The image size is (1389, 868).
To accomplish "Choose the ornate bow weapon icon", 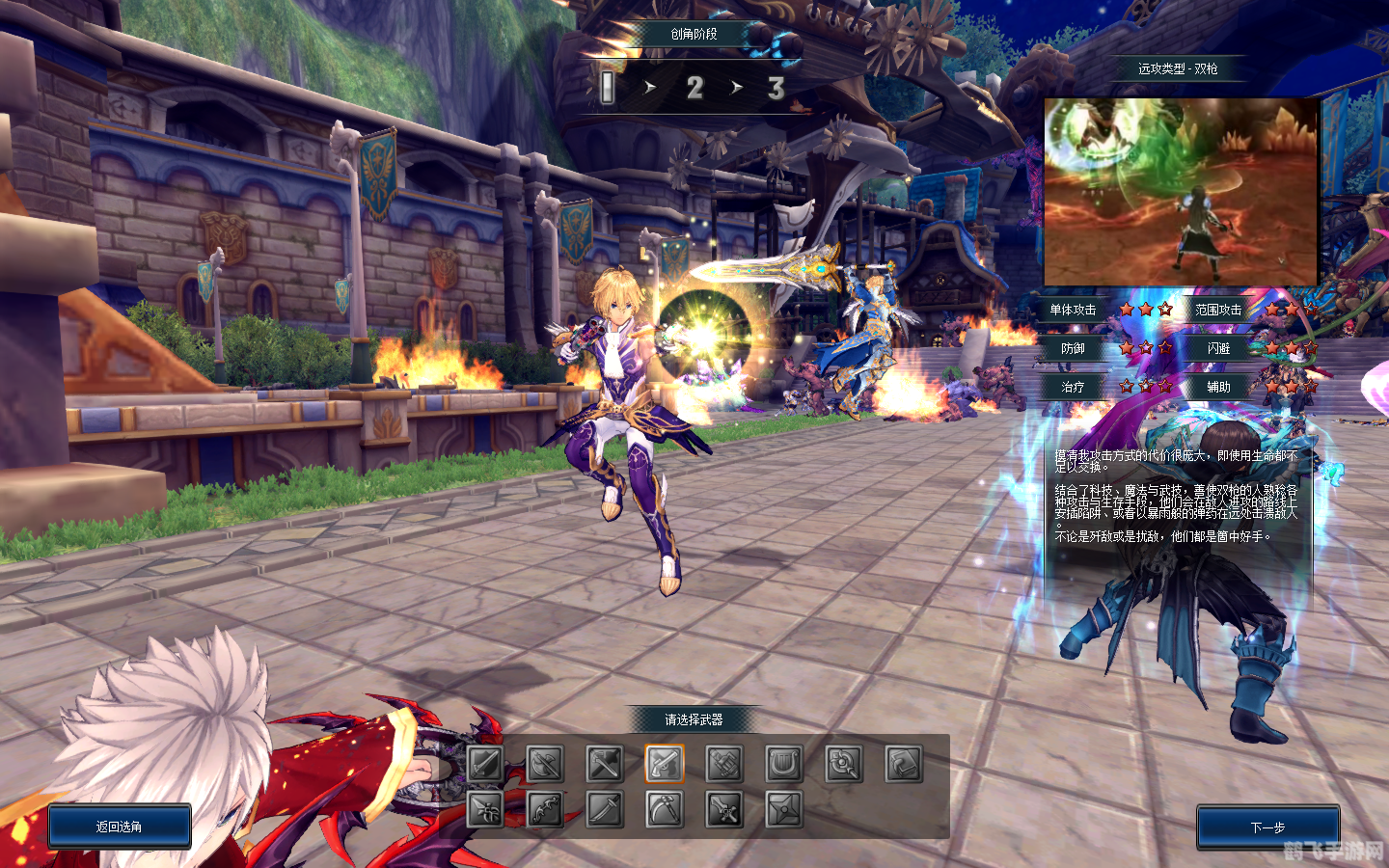I will point(545,809).
